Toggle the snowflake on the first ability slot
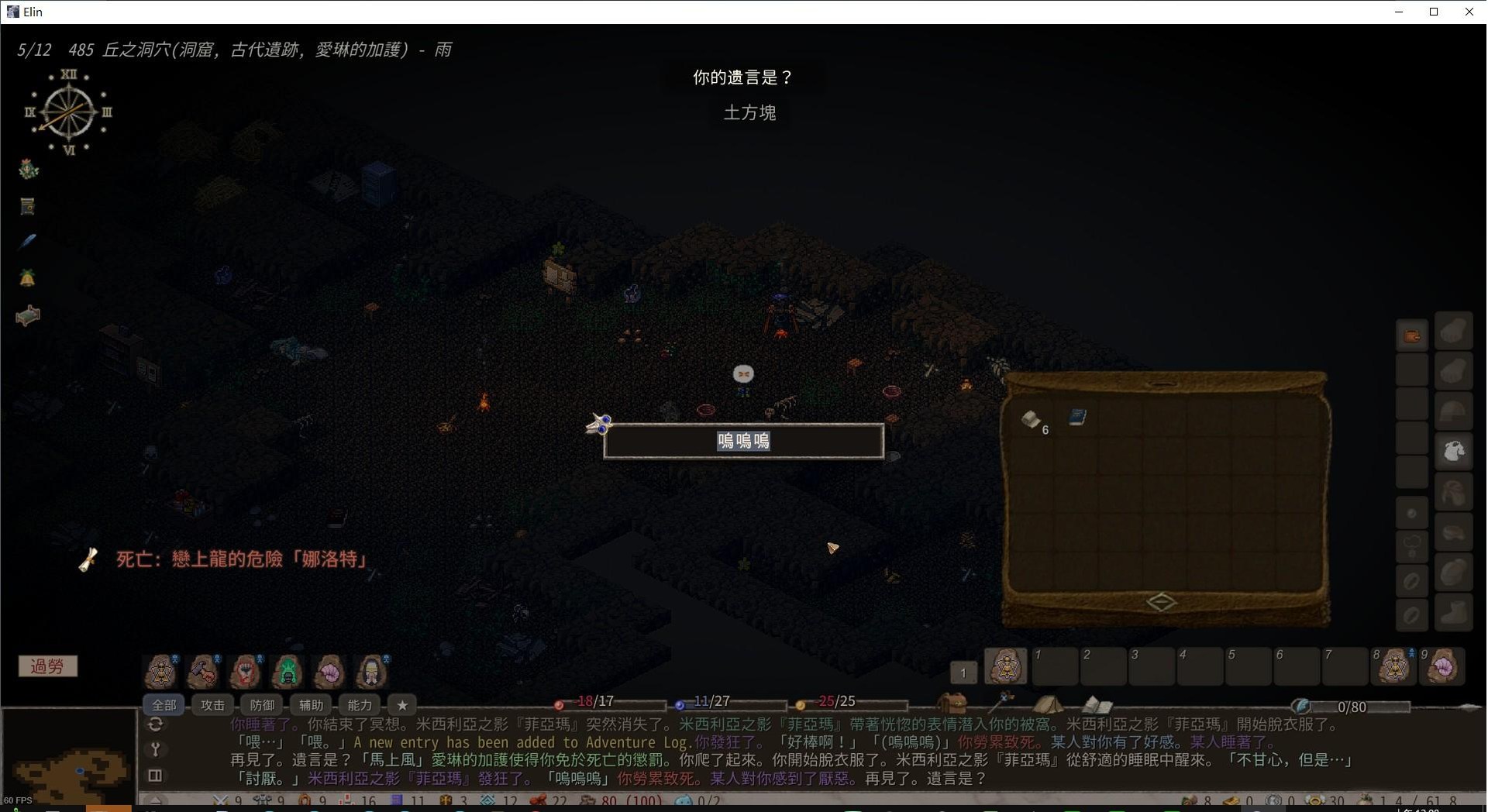1488x812 pixels. 175,657
